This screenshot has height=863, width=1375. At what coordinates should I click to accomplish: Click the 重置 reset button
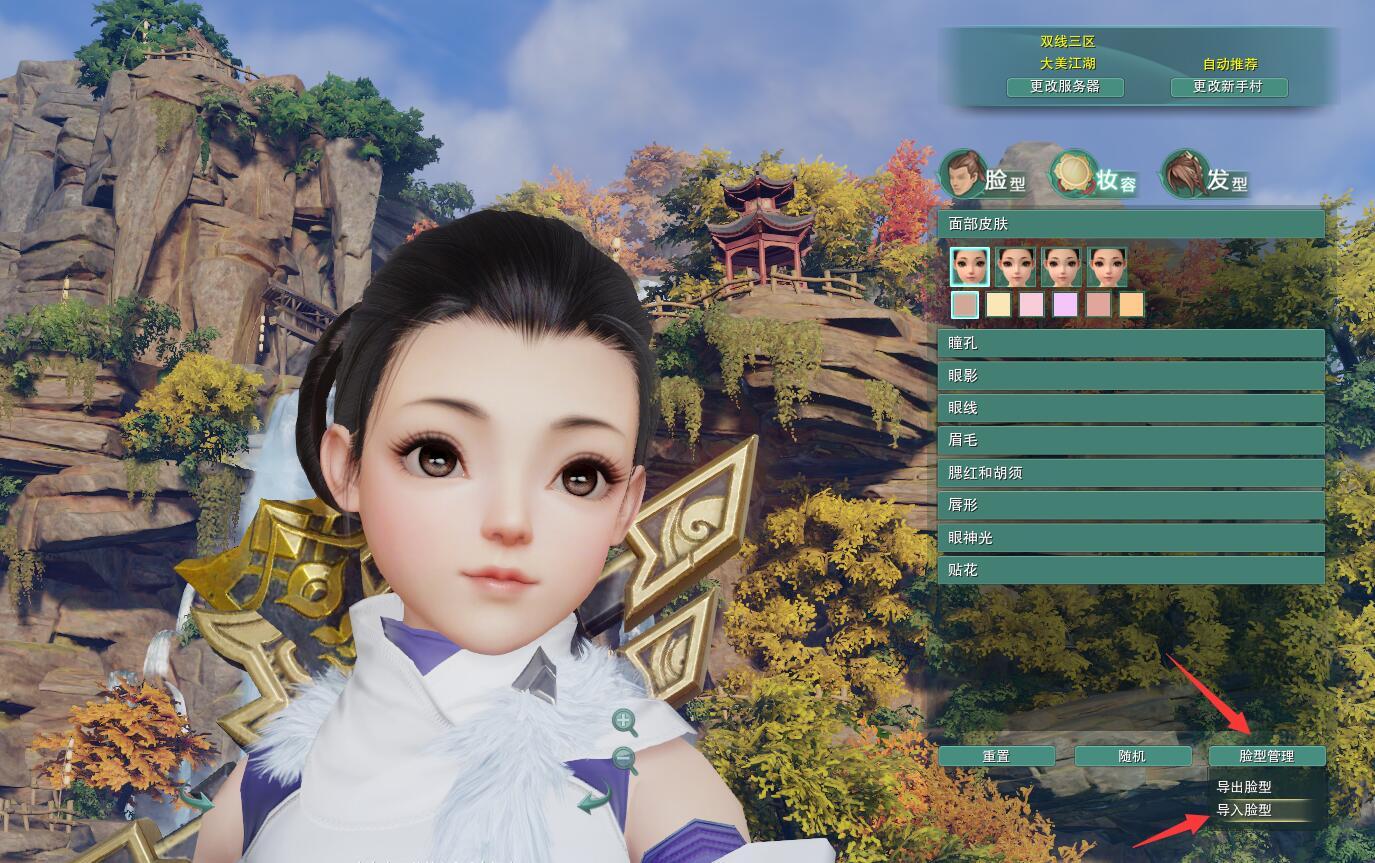(996, 756)
